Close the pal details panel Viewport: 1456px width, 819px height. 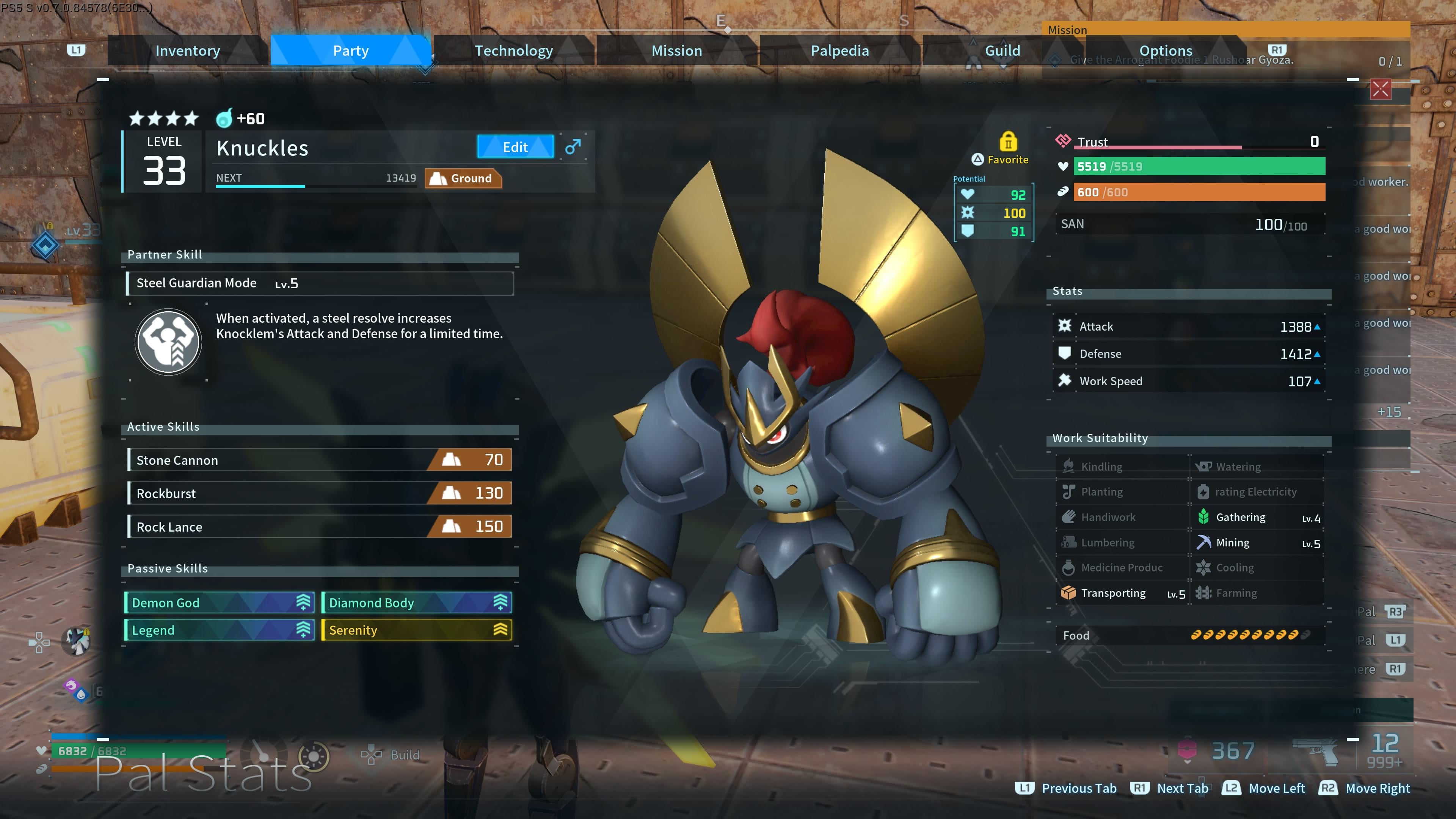coord(1380,89)
